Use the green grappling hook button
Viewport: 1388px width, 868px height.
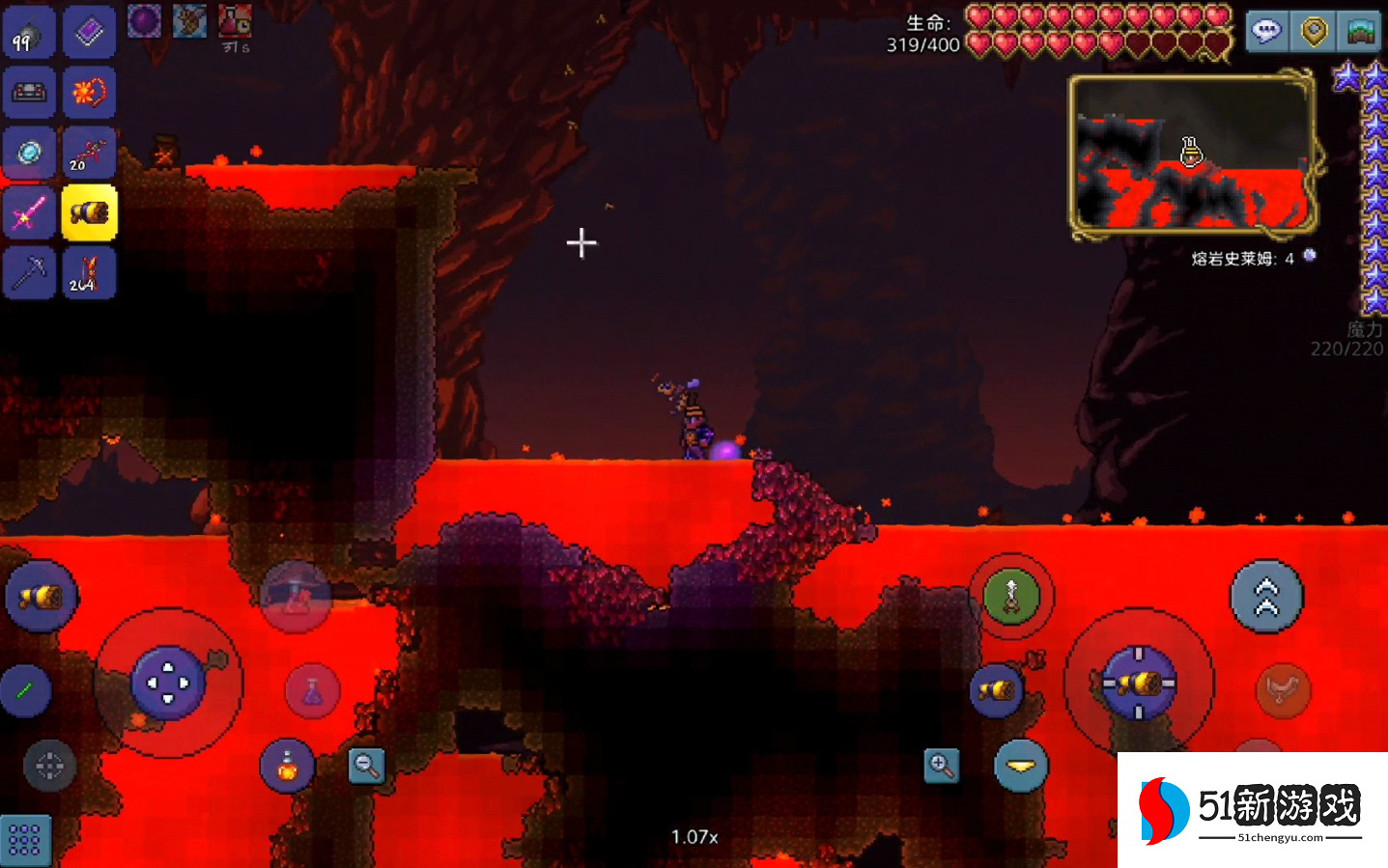[1011, 596]
